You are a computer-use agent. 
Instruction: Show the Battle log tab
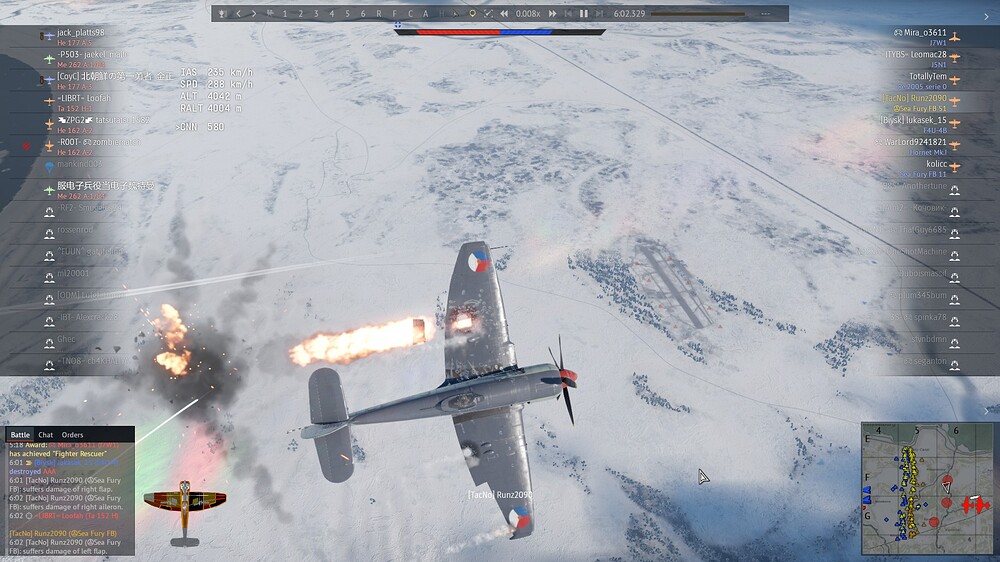coord(20,435)
